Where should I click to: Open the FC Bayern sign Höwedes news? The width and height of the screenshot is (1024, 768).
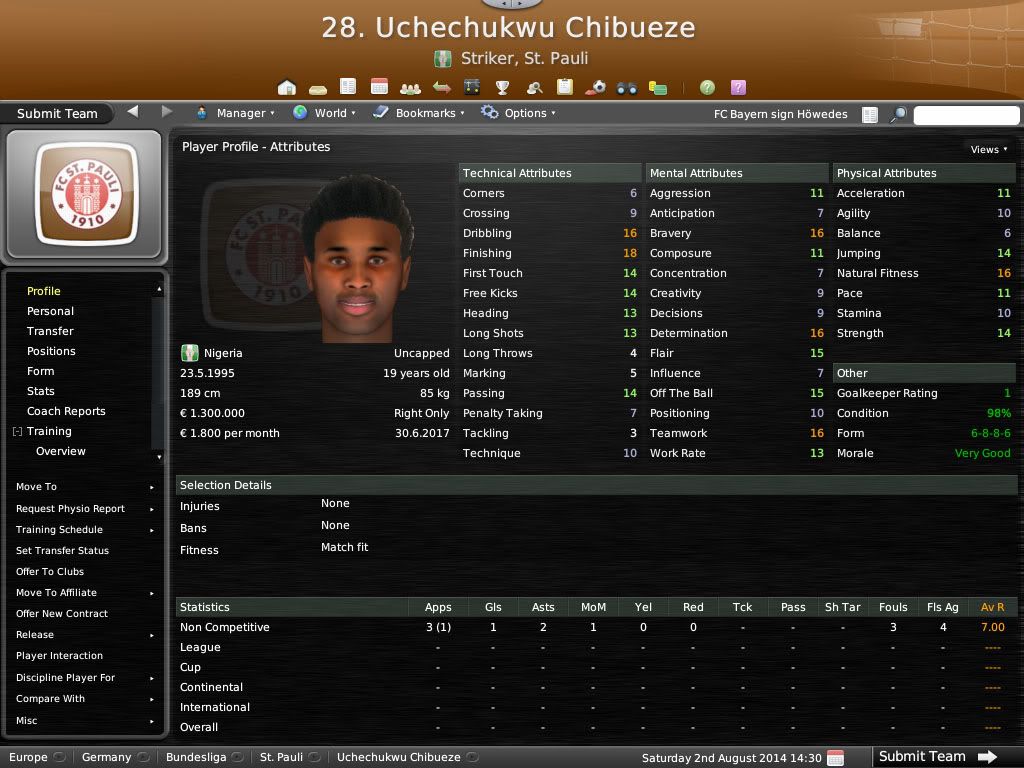(x=780, y=114)
